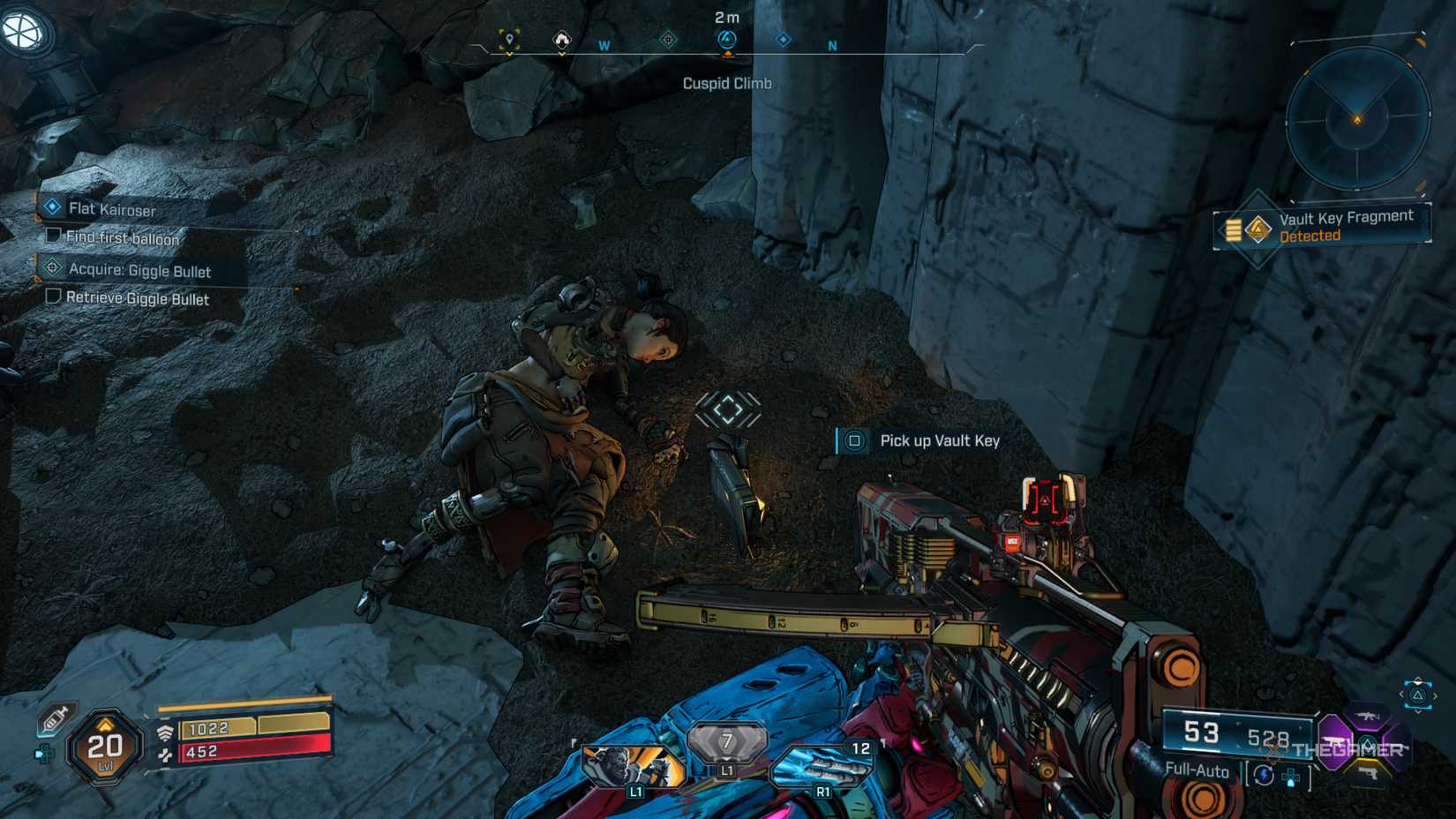Screen dimensions: 1456x819
Task: Check the Retrieve Giggle Bullet objective box
Action: pyautogui.click(x=51, y=299)
